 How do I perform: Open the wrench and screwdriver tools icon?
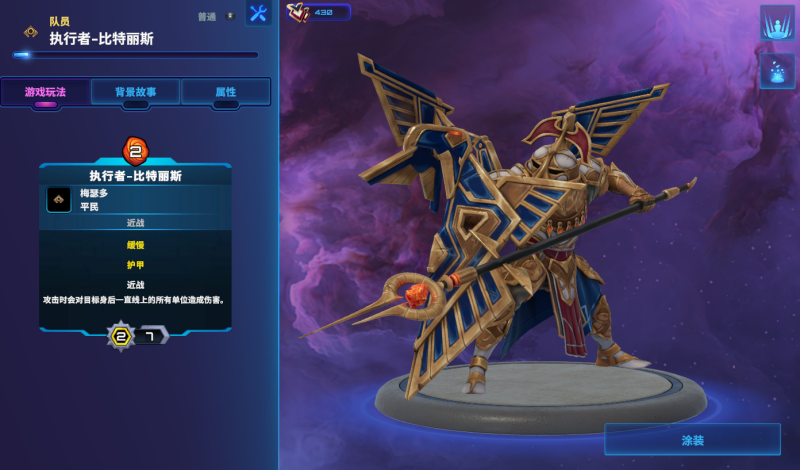click(x=258, y=14)
